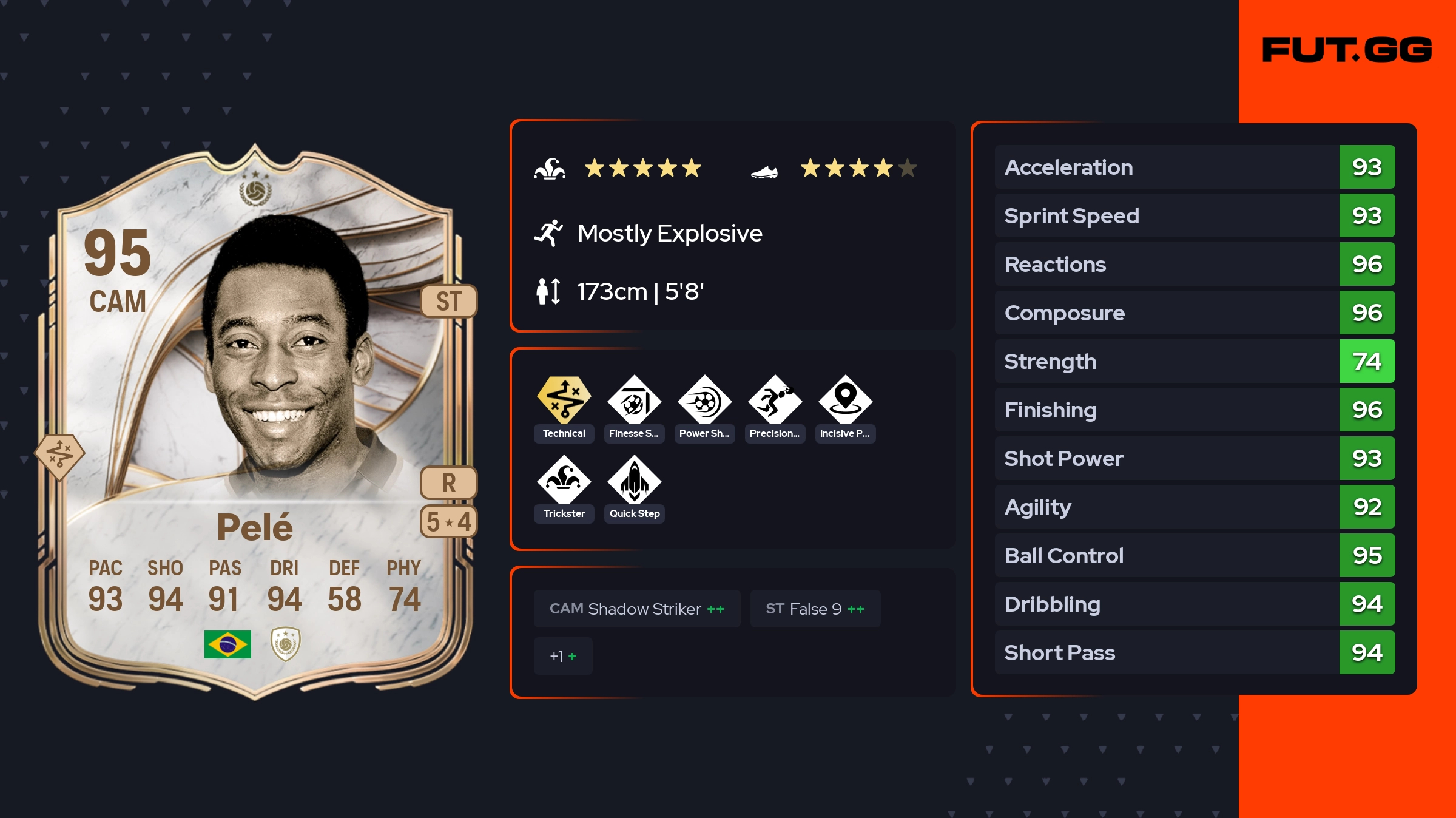Click the green Strength 74 stat bar
The height and width of the screenshot is (818, 1456).
pyautogui.click(x=1367, y=362)
